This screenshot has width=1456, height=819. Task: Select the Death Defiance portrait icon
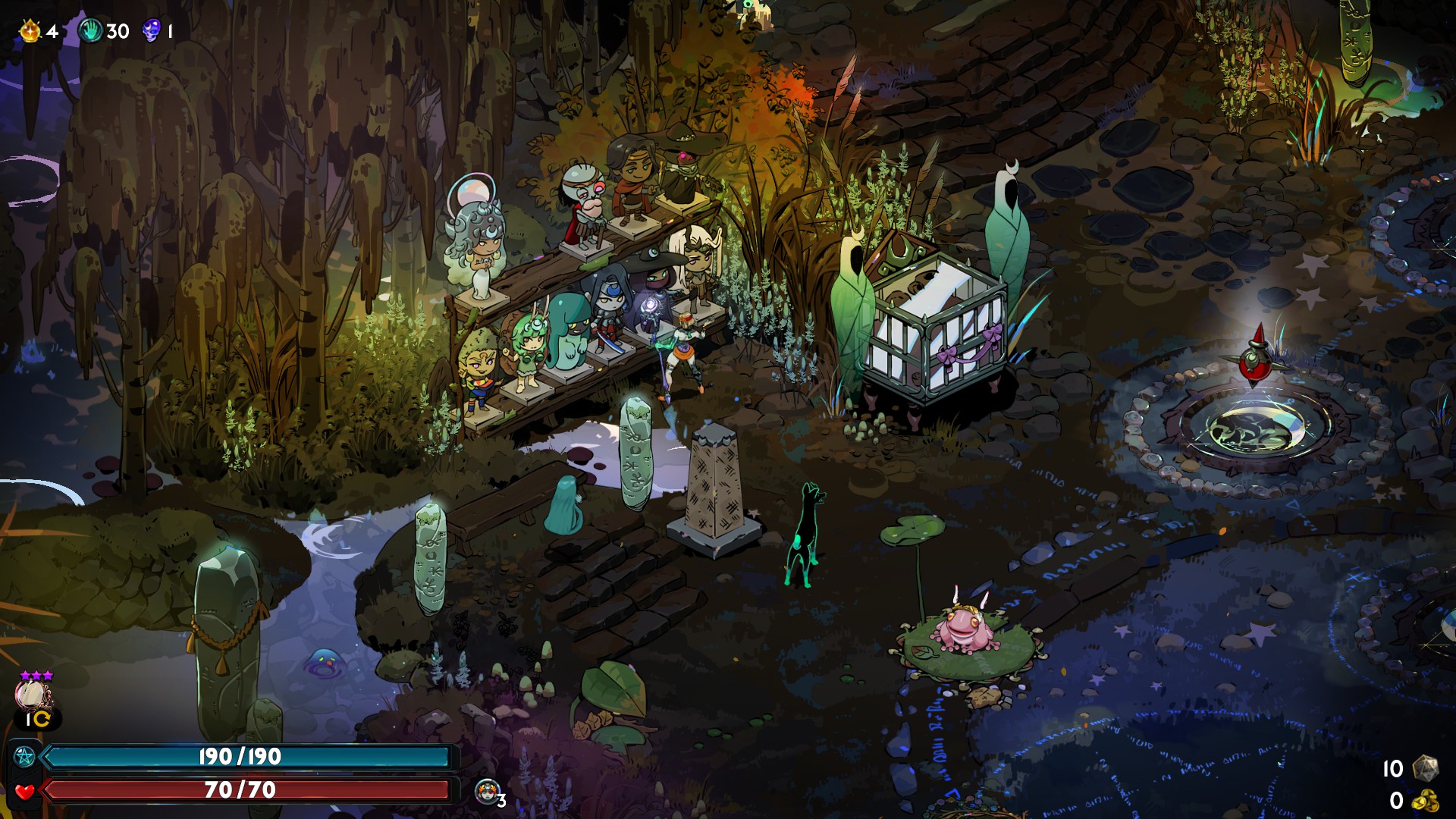coord(487,791)
